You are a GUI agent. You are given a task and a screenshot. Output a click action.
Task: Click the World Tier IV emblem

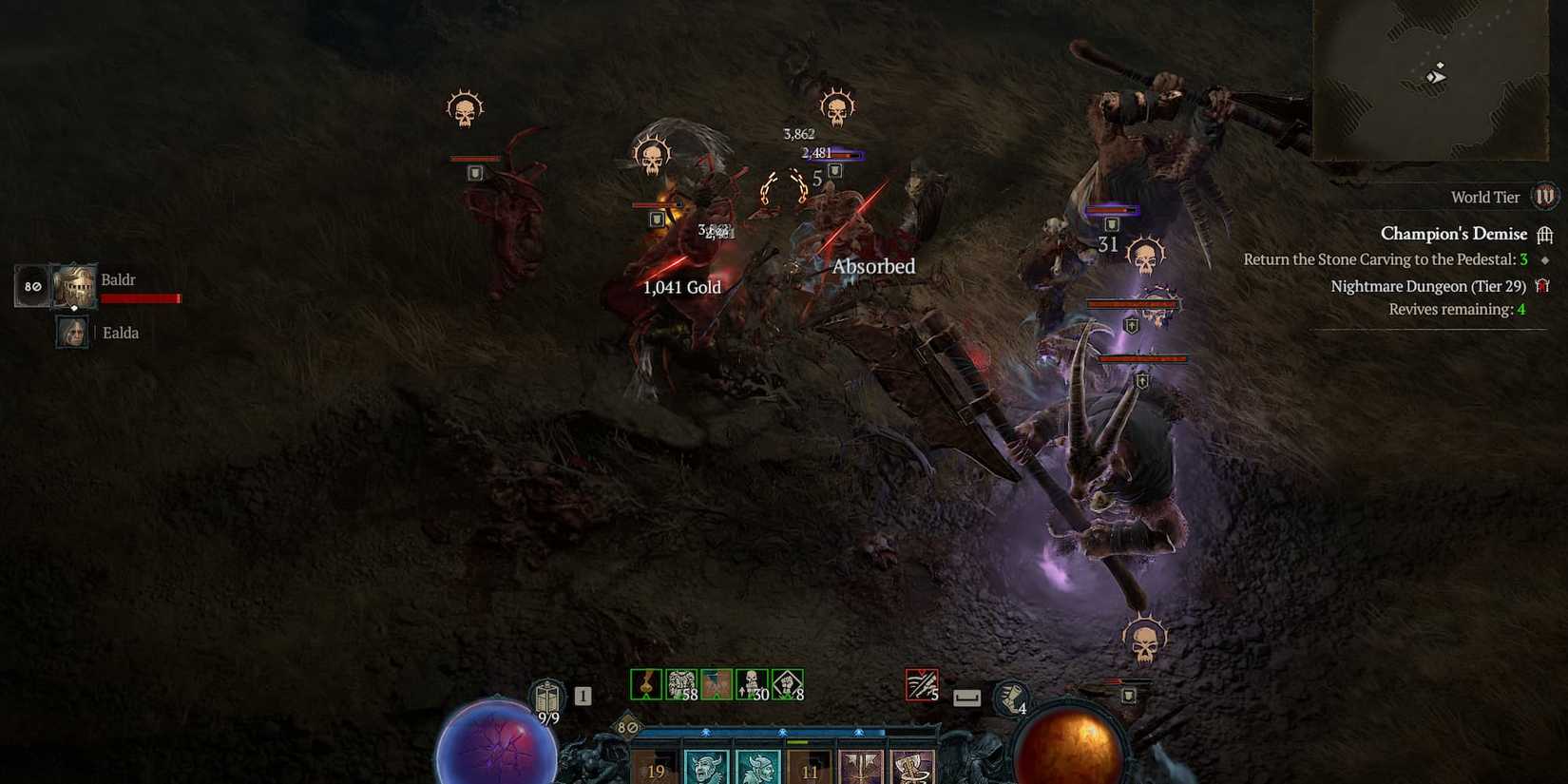[x=1546, y=197]
